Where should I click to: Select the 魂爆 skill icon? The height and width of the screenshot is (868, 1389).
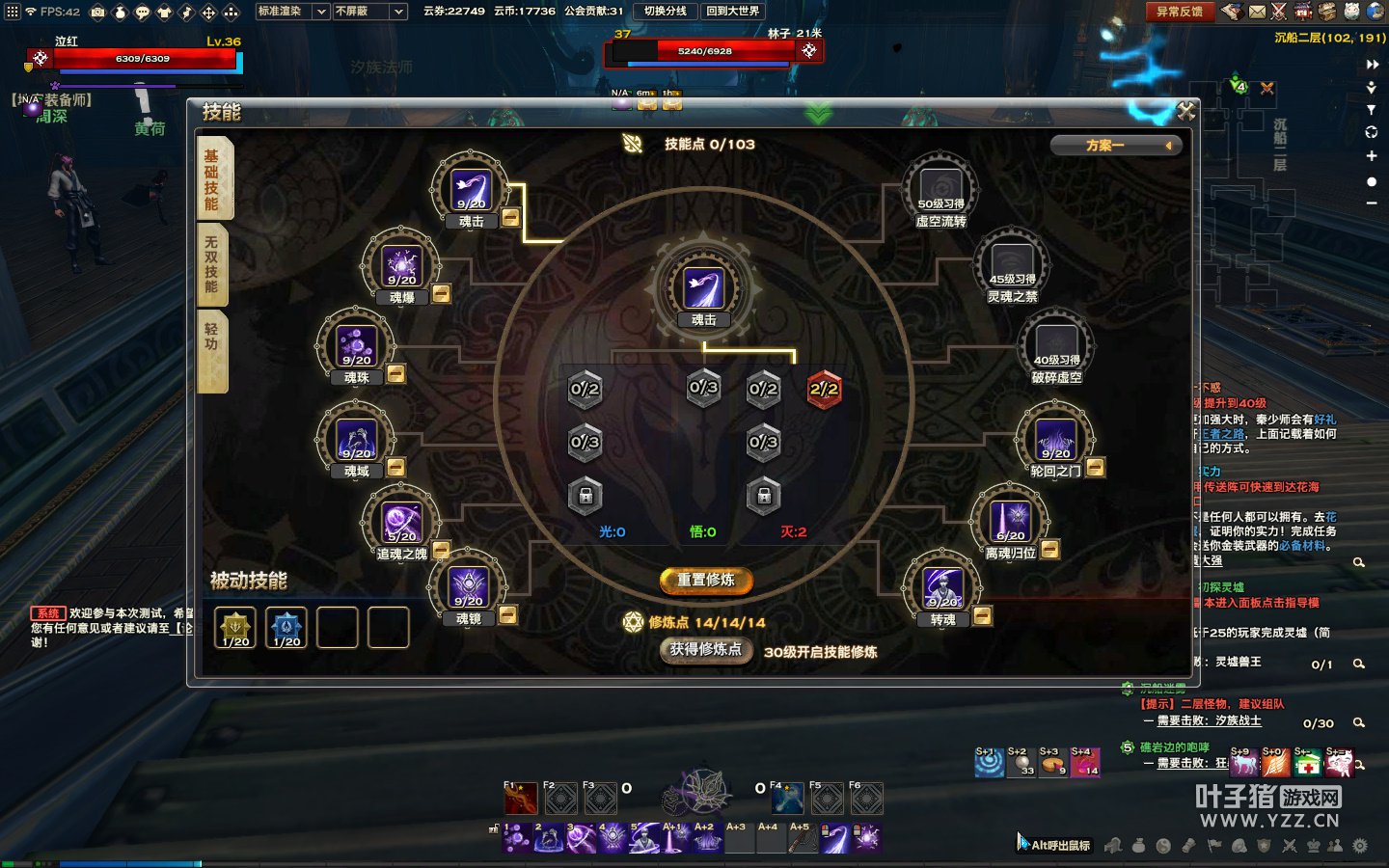click(x=401, y=264)
